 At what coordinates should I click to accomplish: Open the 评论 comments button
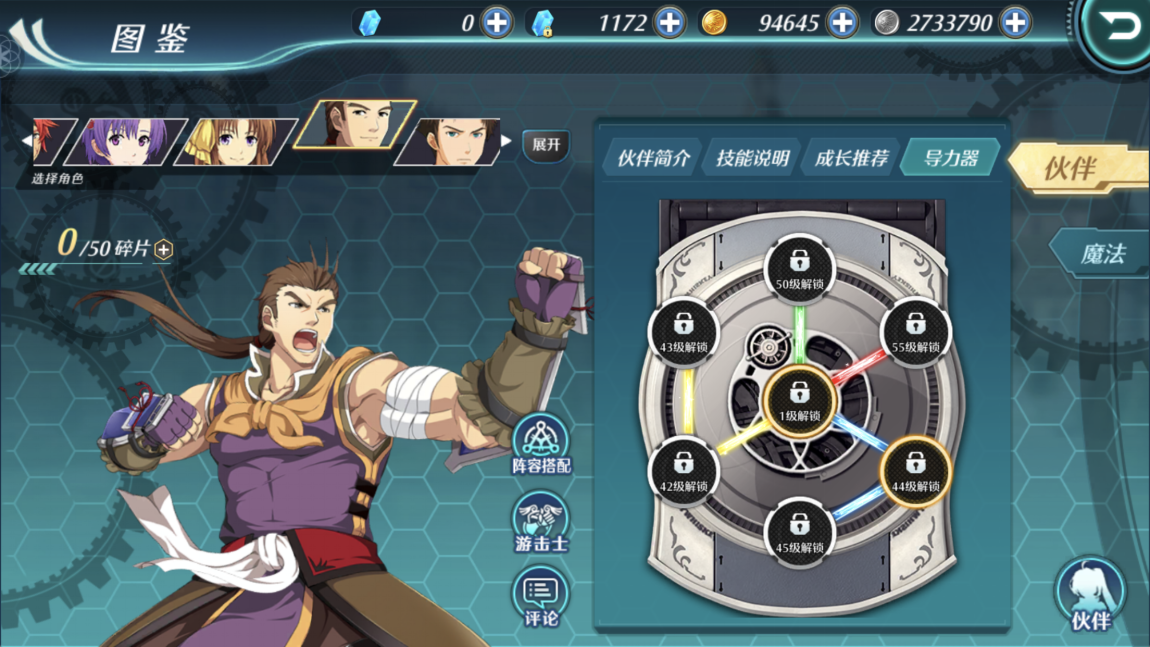coord(541,598)
